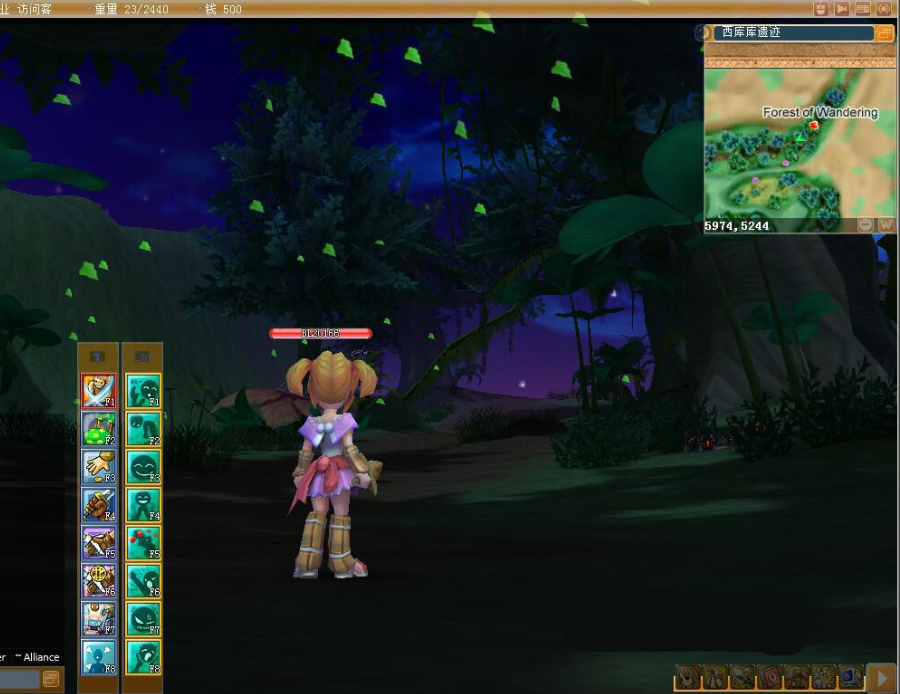
Task: Toggle the minimap window size button
Action: coord(884,33)
